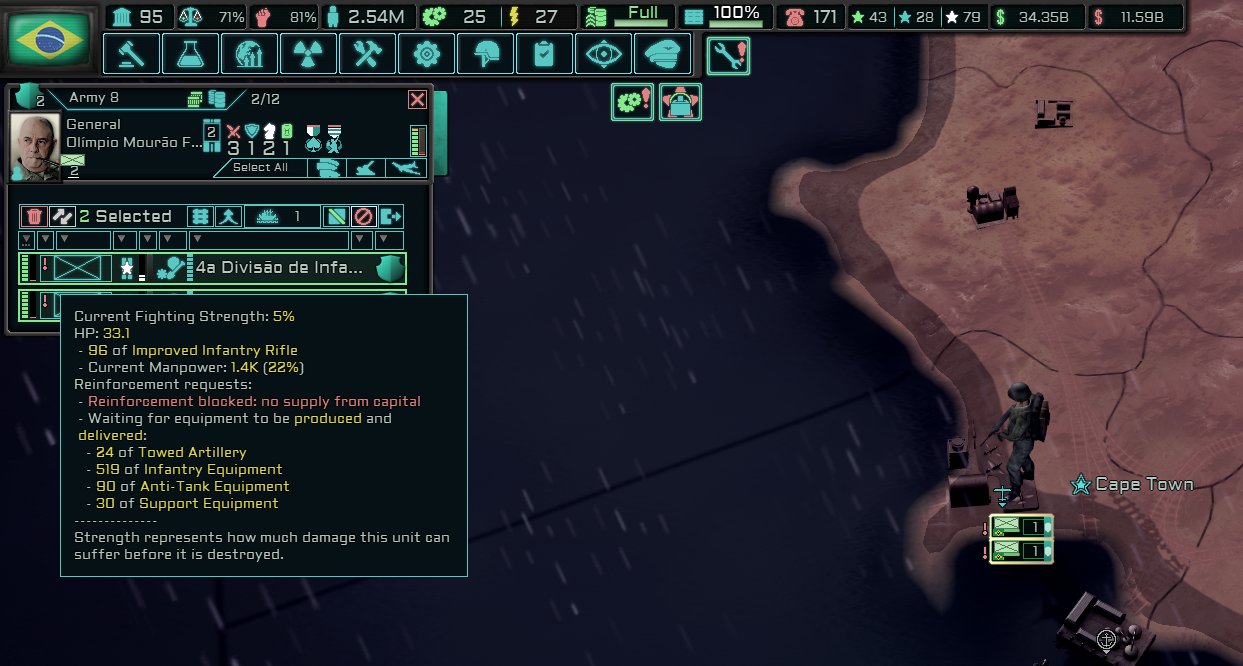Click the Brazil flag country button

click(49, 39)
